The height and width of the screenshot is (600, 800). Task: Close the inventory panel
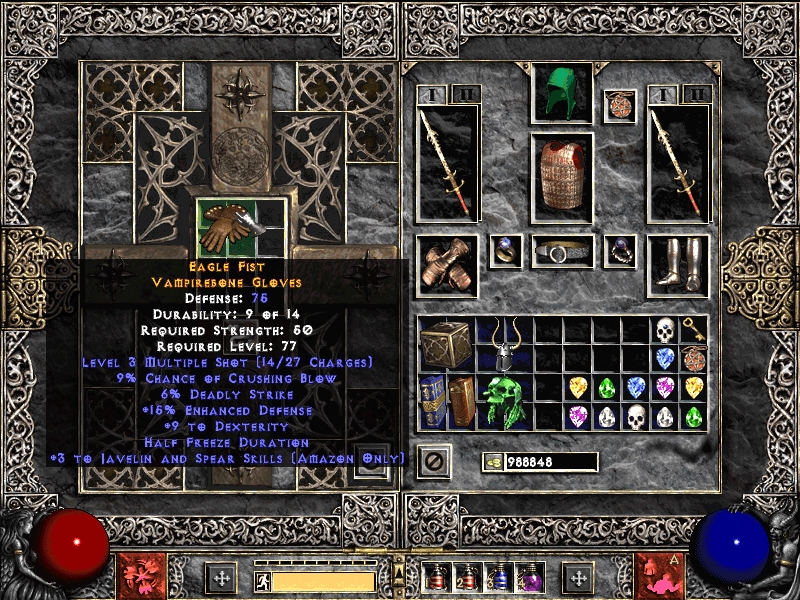pos(433,461)
